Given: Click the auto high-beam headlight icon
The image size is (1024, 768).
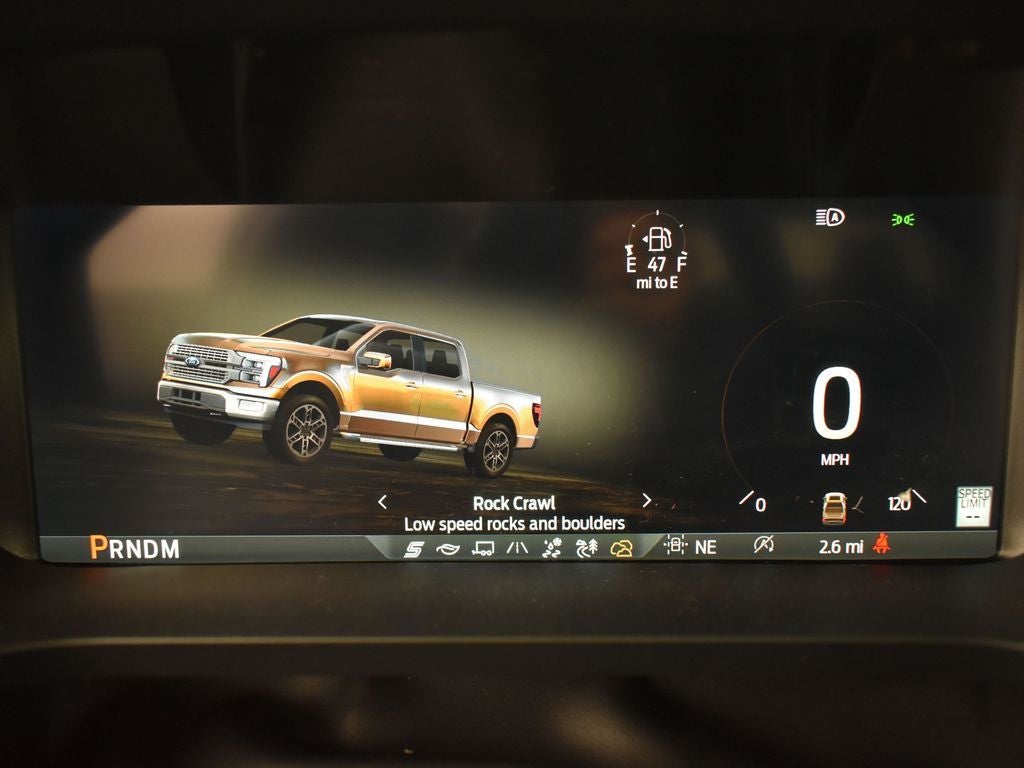Looking at the screenshot, I should [830, 217].
